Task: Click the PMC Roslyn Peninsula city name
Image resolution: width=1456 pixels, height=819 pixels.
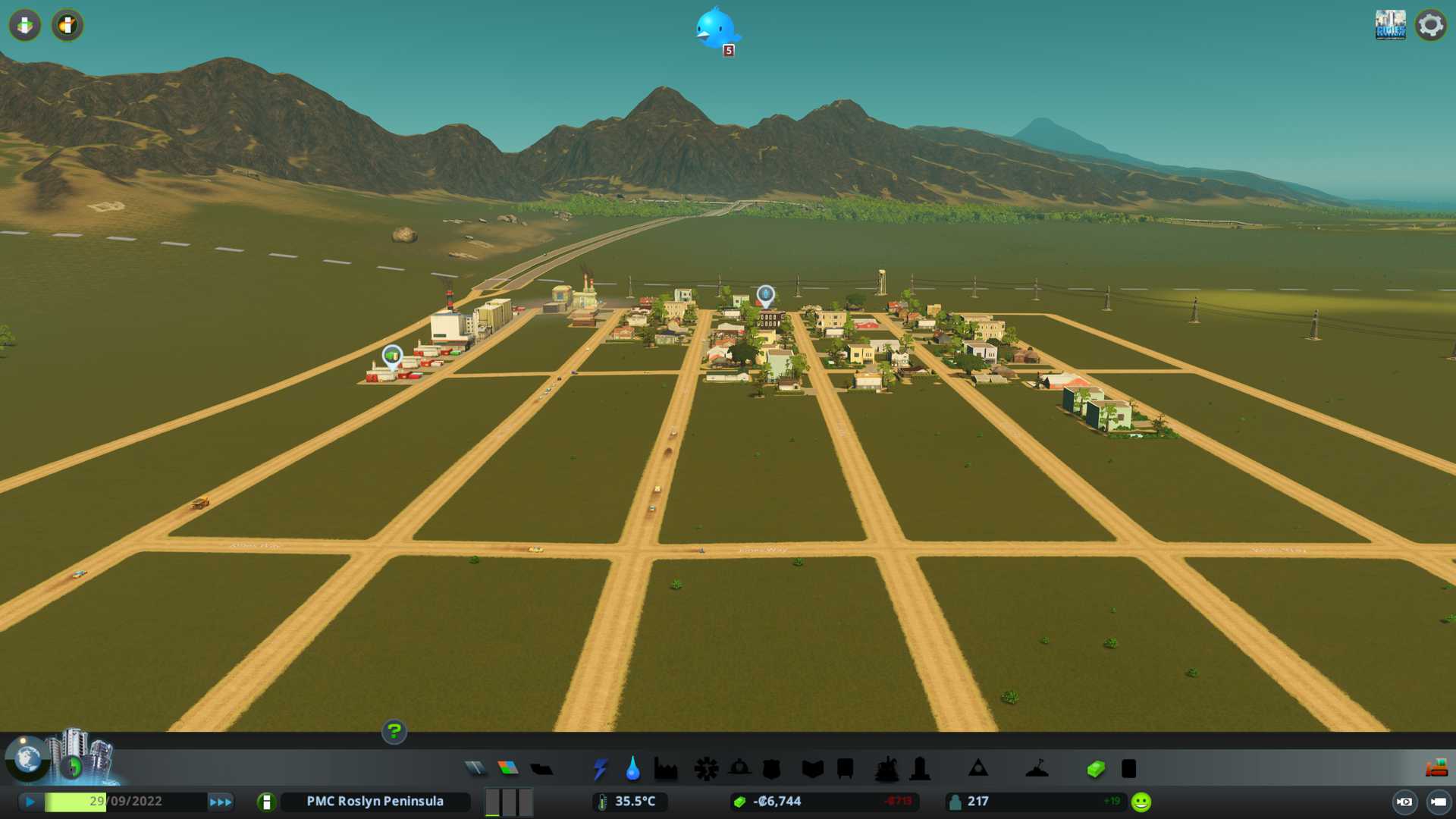Action: (375, 802)
